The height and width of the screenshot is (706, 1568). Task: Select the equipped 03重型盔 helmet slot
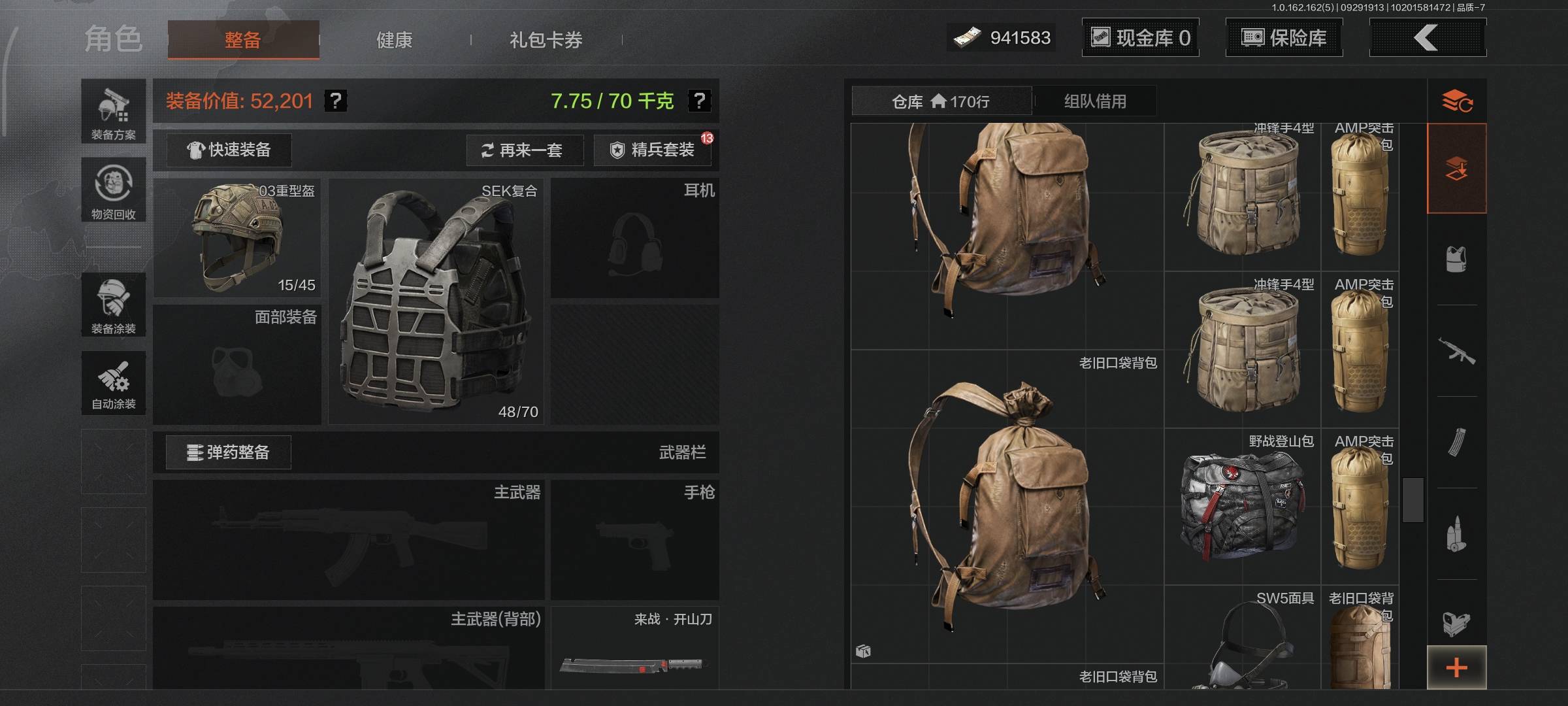click(237, 238)
